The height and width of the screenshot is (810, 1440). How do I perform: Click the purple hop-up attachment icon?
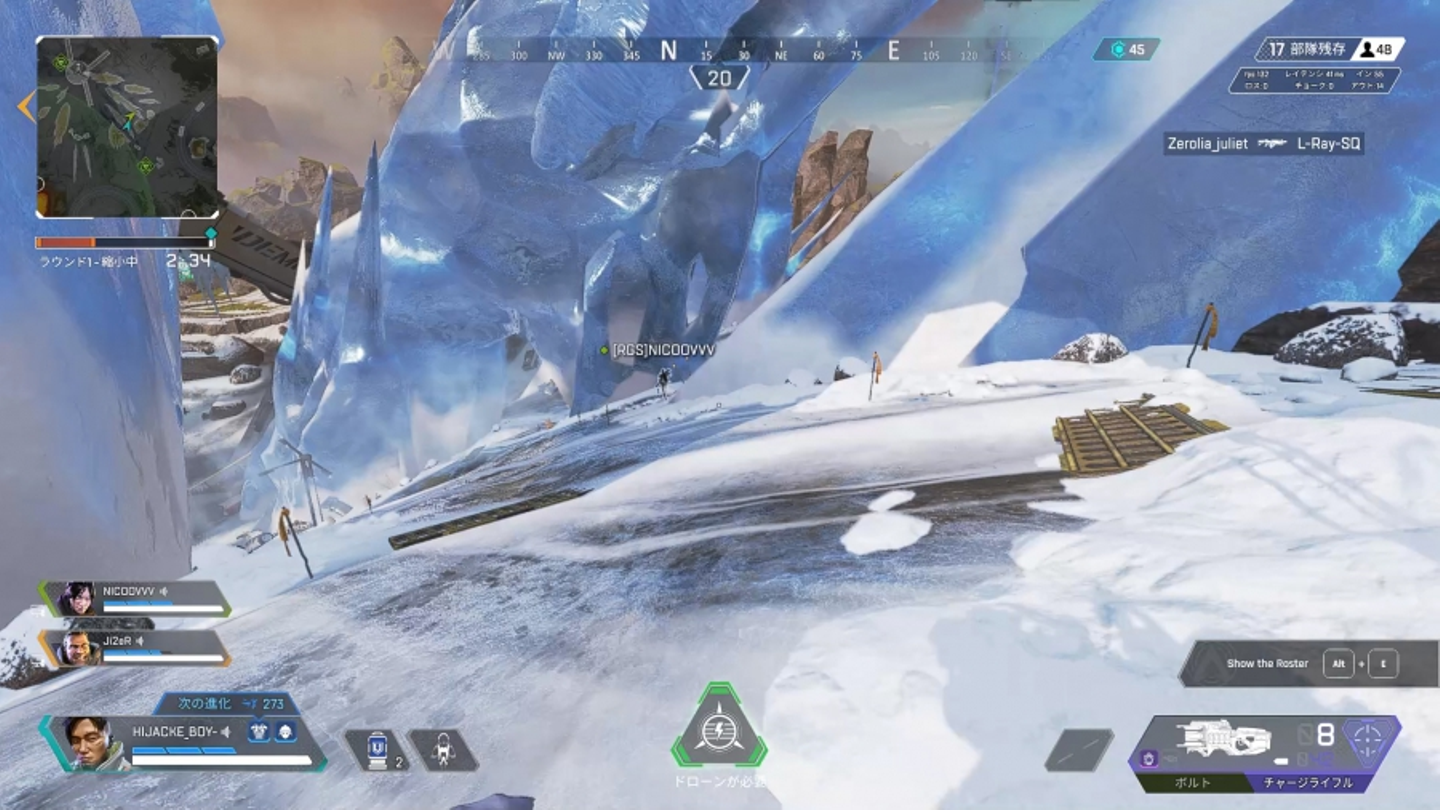click(x=1149, y=760)
